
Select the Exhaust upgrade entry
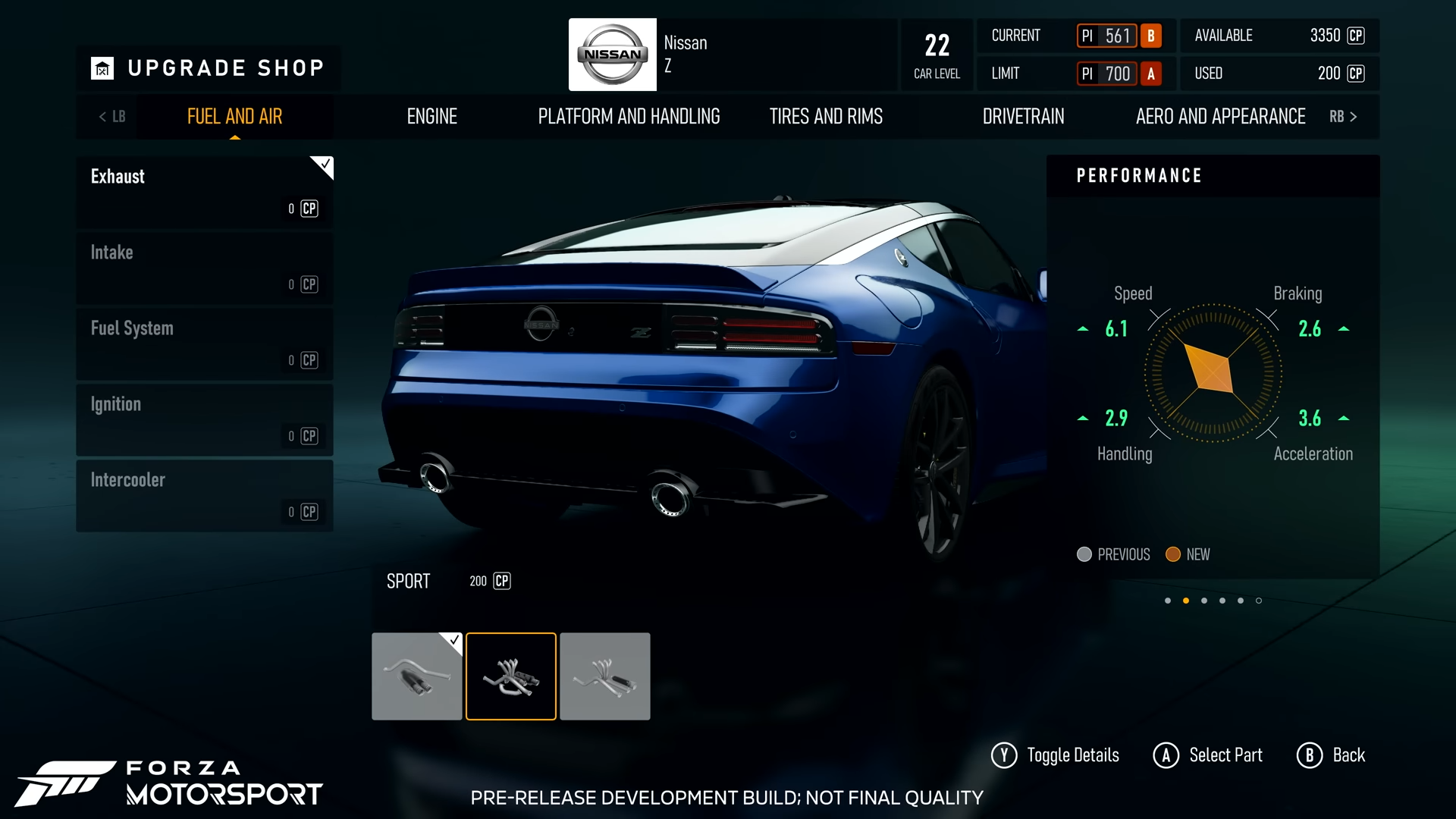tap(205, 192)
